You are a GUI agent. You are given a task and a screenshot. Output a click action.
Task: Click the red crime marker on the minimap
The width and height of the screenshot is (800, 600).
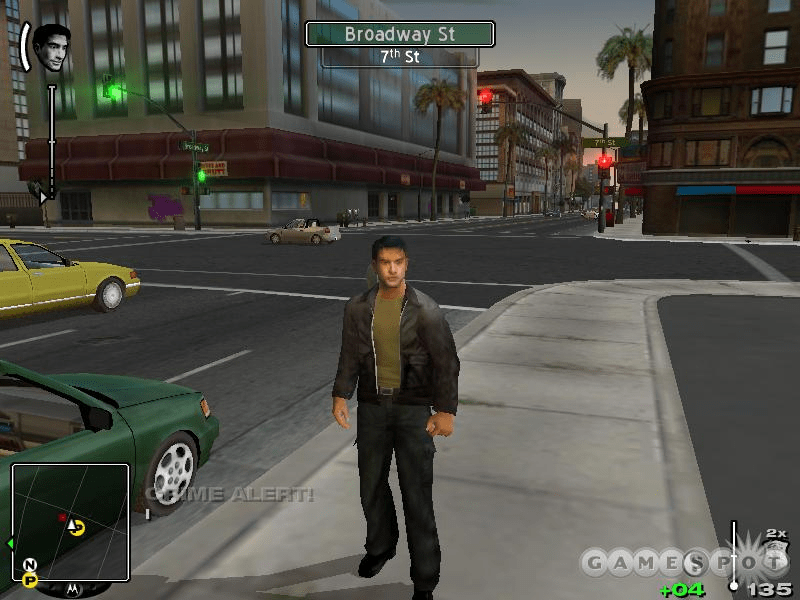pos(62,518)
